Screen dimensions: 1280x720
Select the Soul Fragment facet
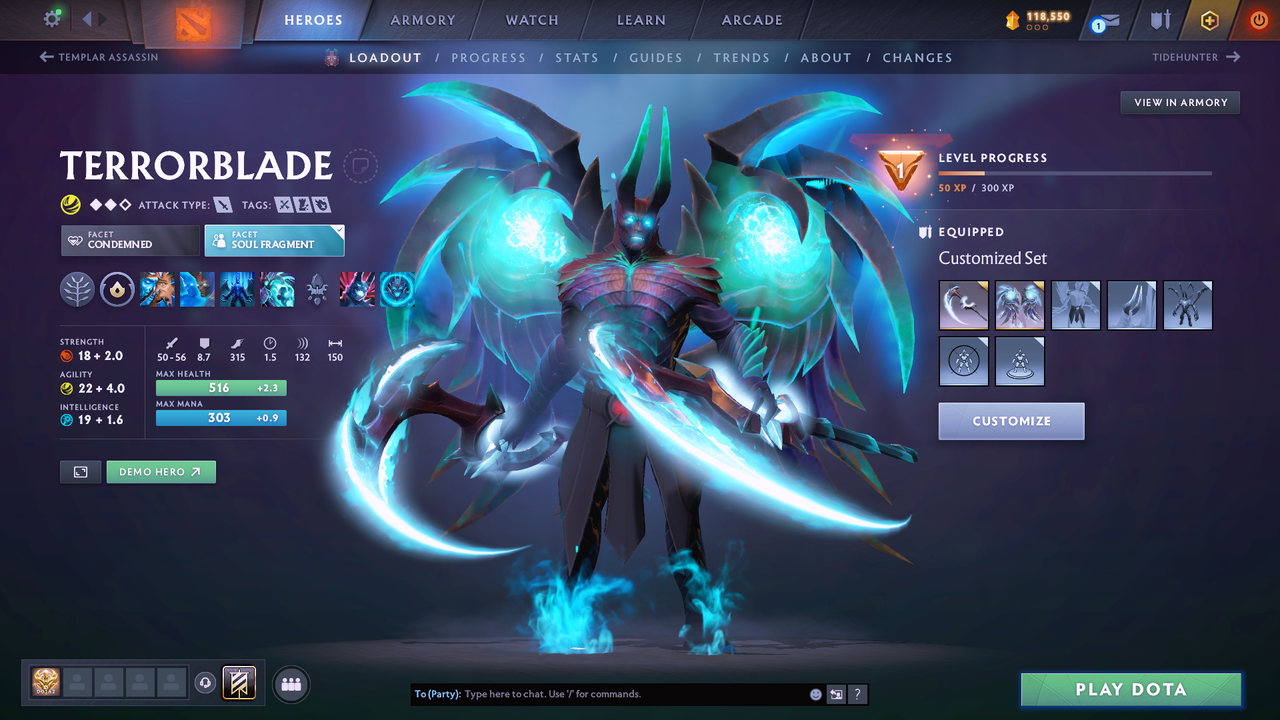coord(274,240)
